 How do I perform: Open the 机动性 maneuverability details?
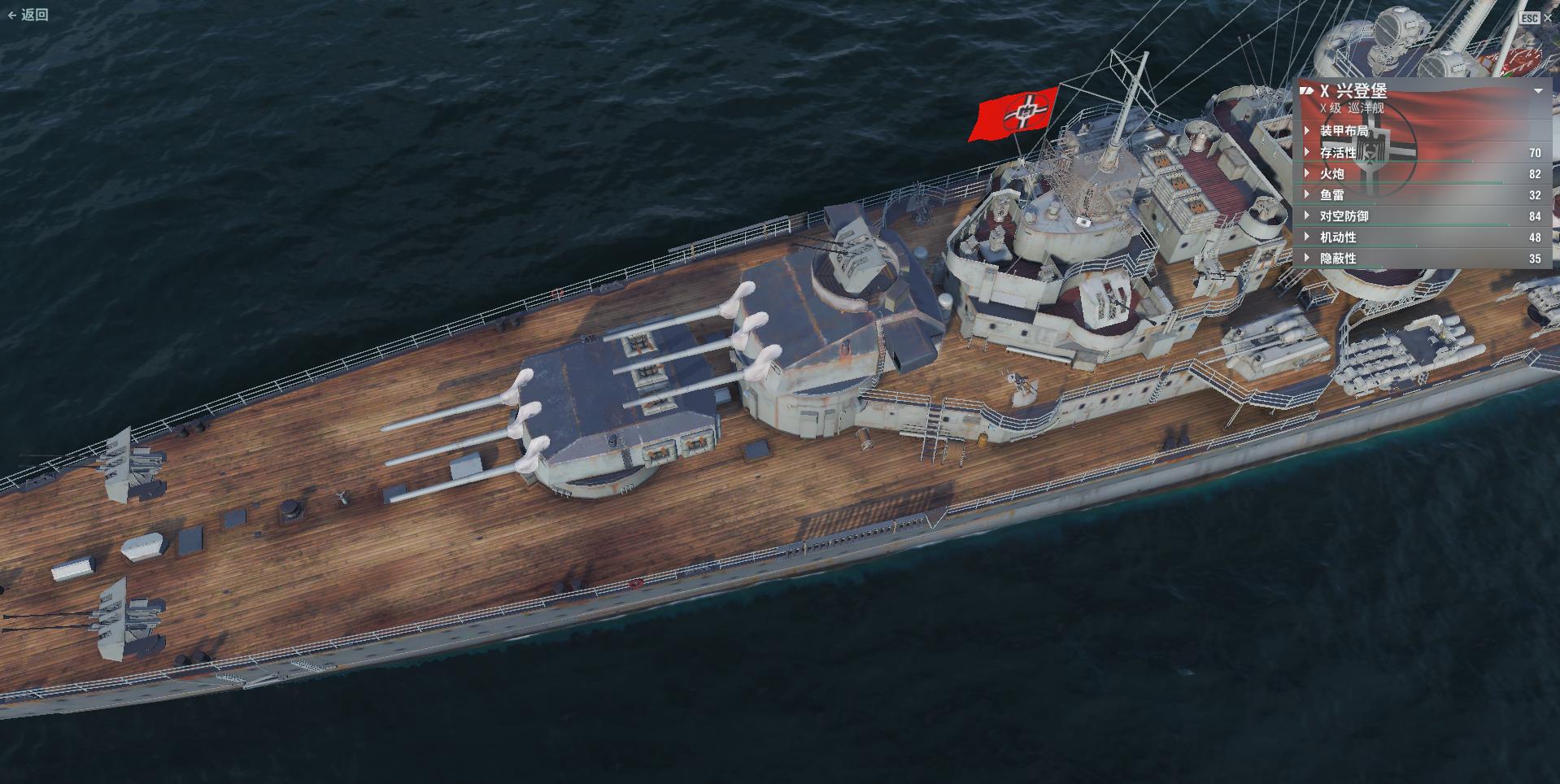1338,237
